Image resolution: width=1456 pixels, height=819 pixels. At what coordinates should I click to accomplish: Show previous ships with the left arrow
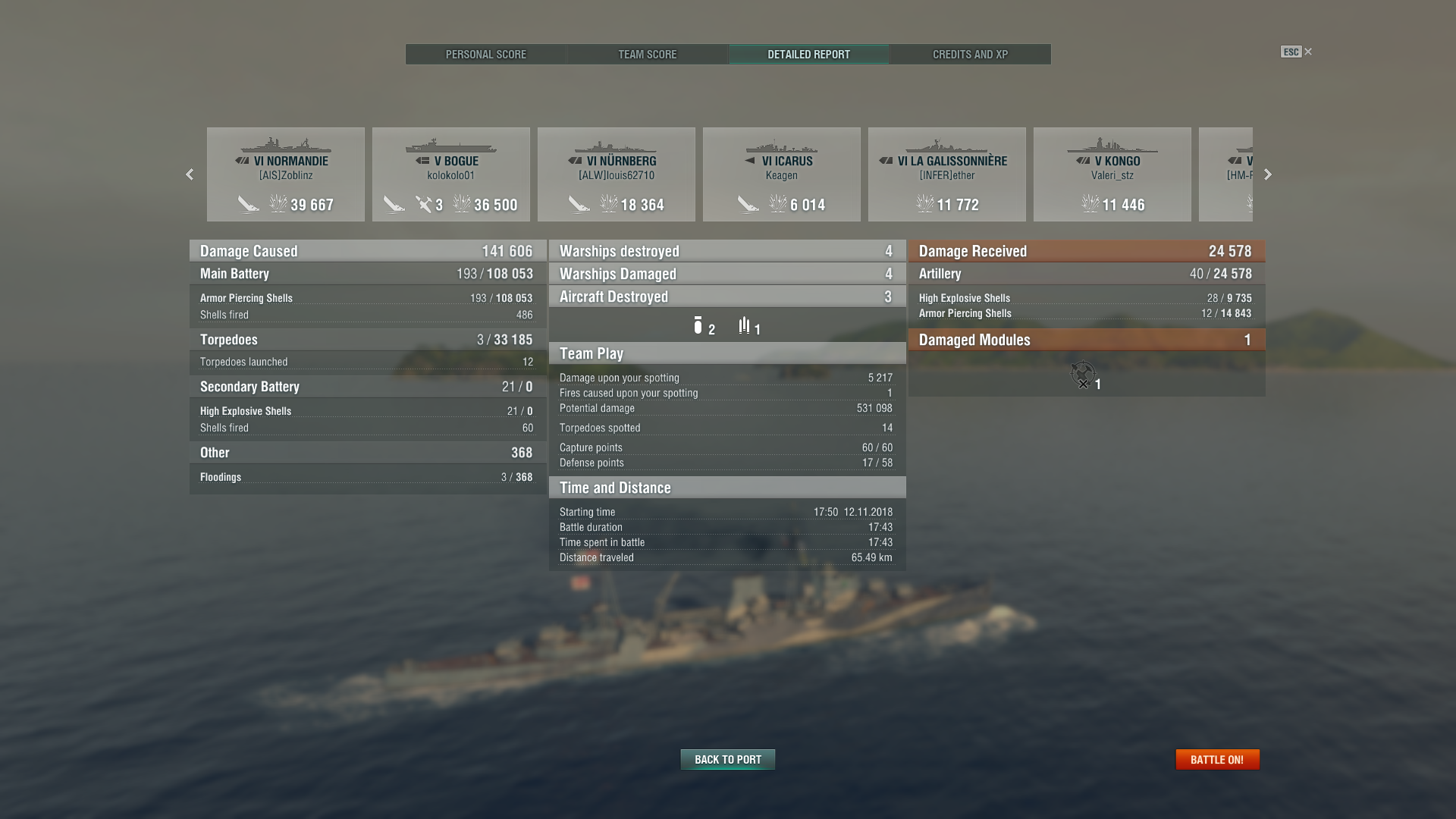pos(190,174)
